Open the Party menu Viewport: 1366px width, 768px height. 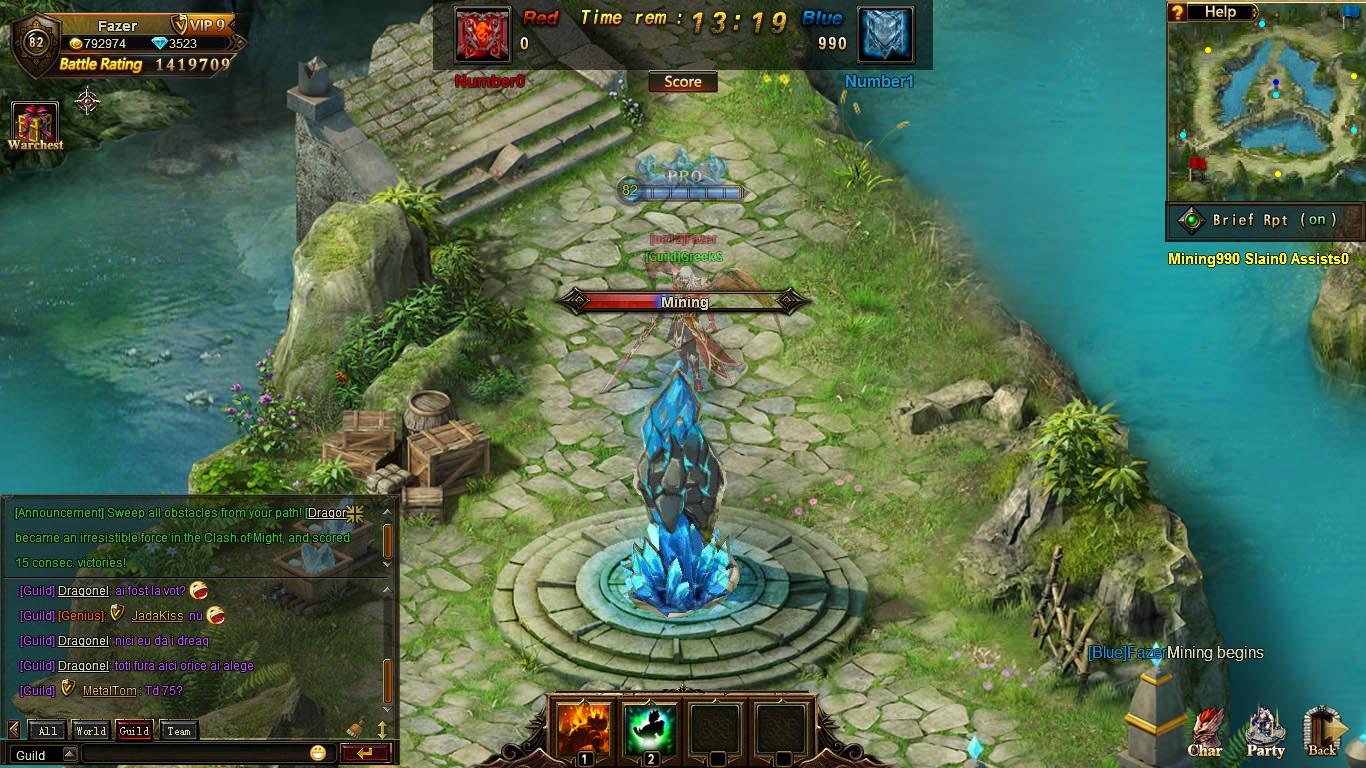1265,735
